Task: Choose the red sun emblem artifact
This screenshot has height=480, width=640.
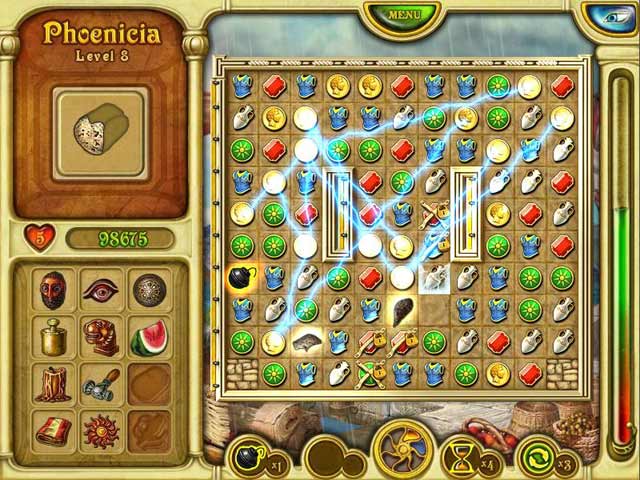Action: click(101, 430)
